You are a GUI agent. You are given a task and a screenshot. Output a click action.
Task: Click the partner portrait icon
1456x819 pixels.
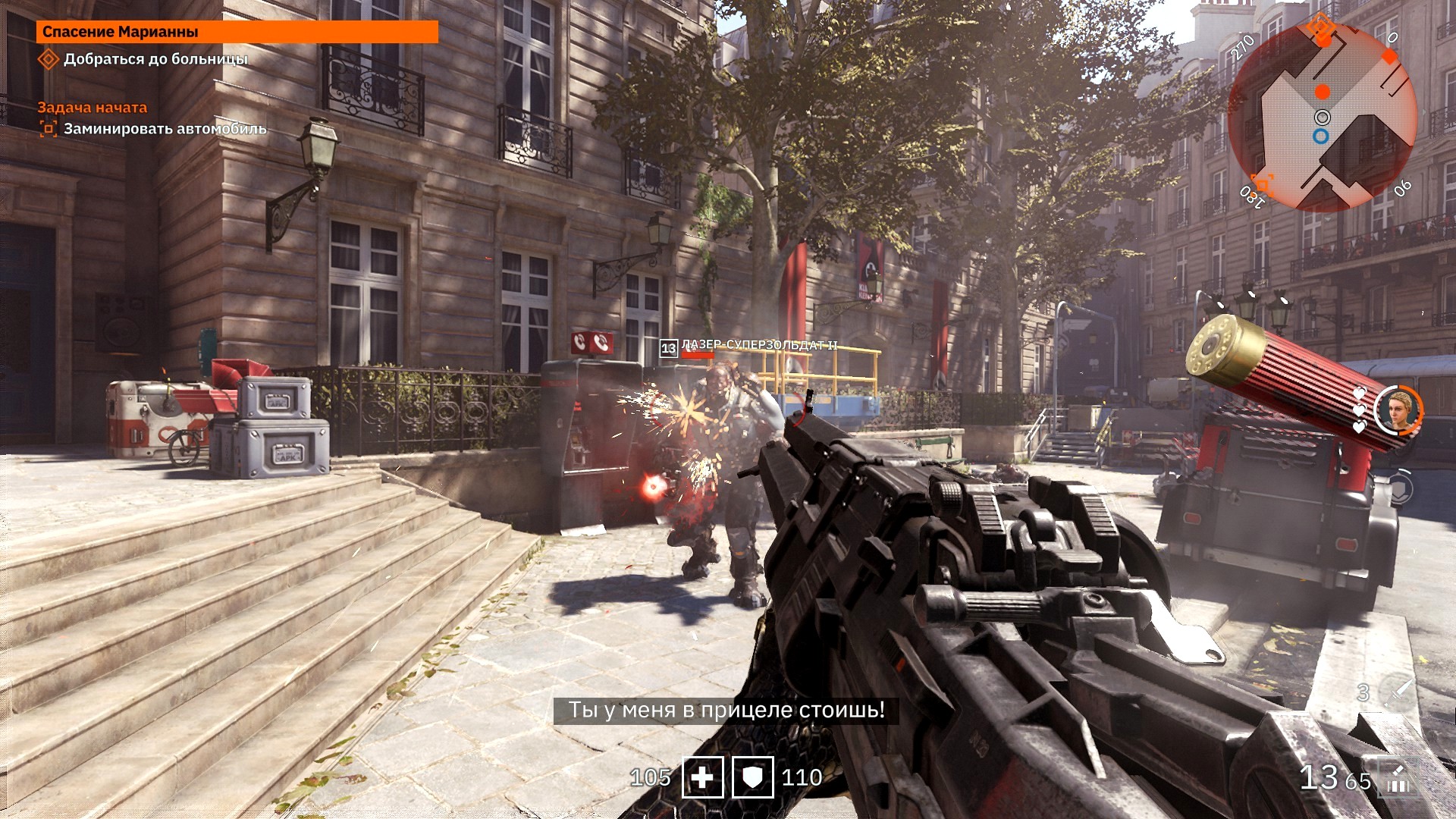pos(1398,410)
